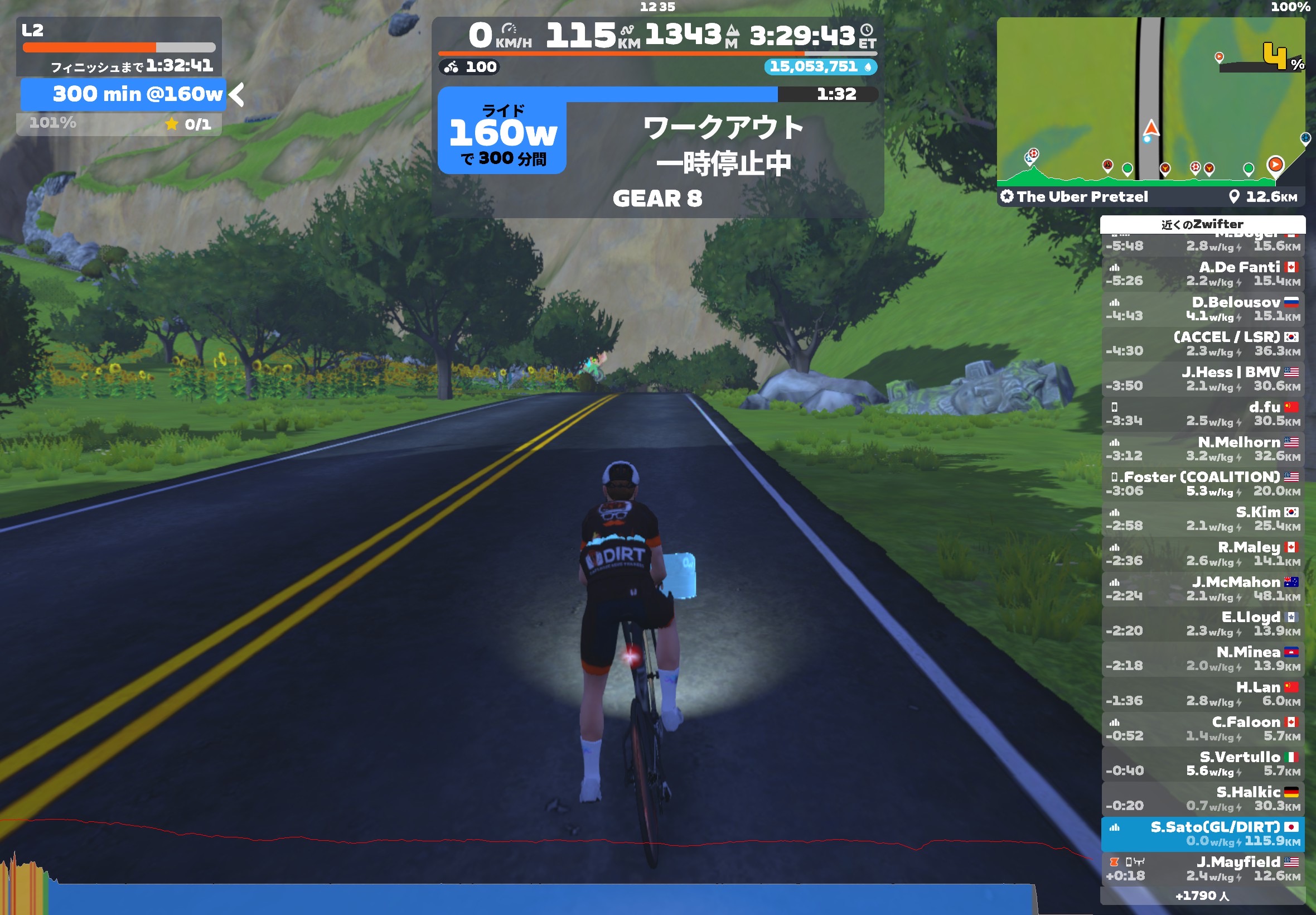
Task: Choose N.Minea from the rider list
Action: (1202, 659)
